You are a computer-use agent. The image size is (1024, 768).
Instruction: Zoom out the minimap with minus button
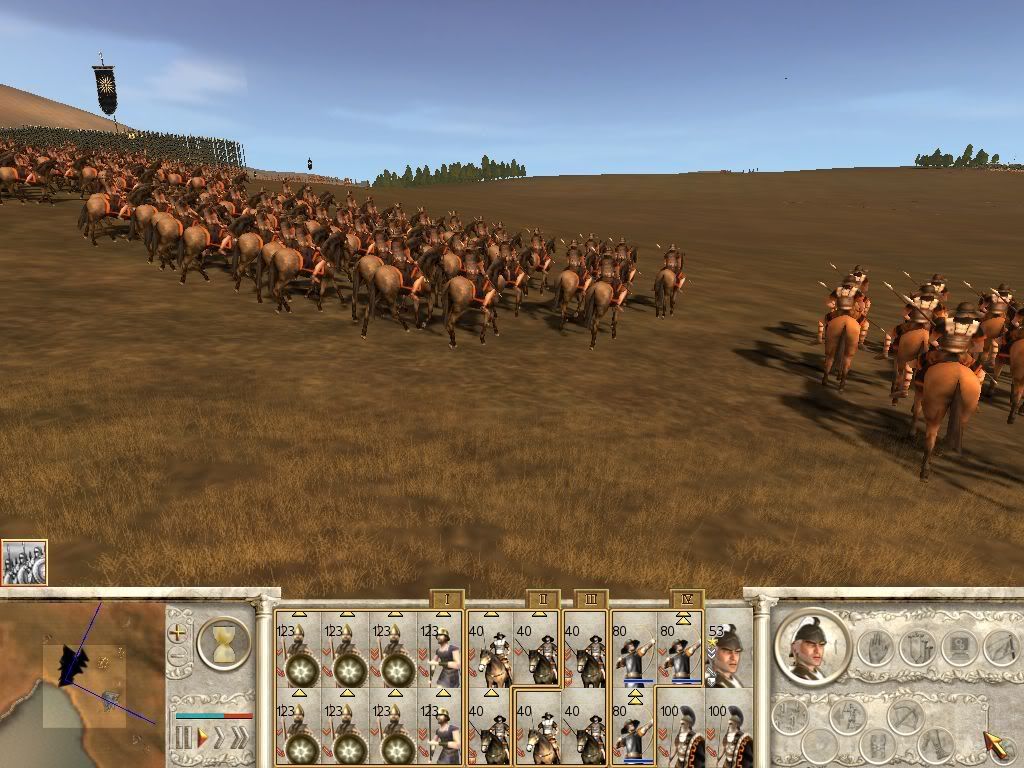pos(177,657)
